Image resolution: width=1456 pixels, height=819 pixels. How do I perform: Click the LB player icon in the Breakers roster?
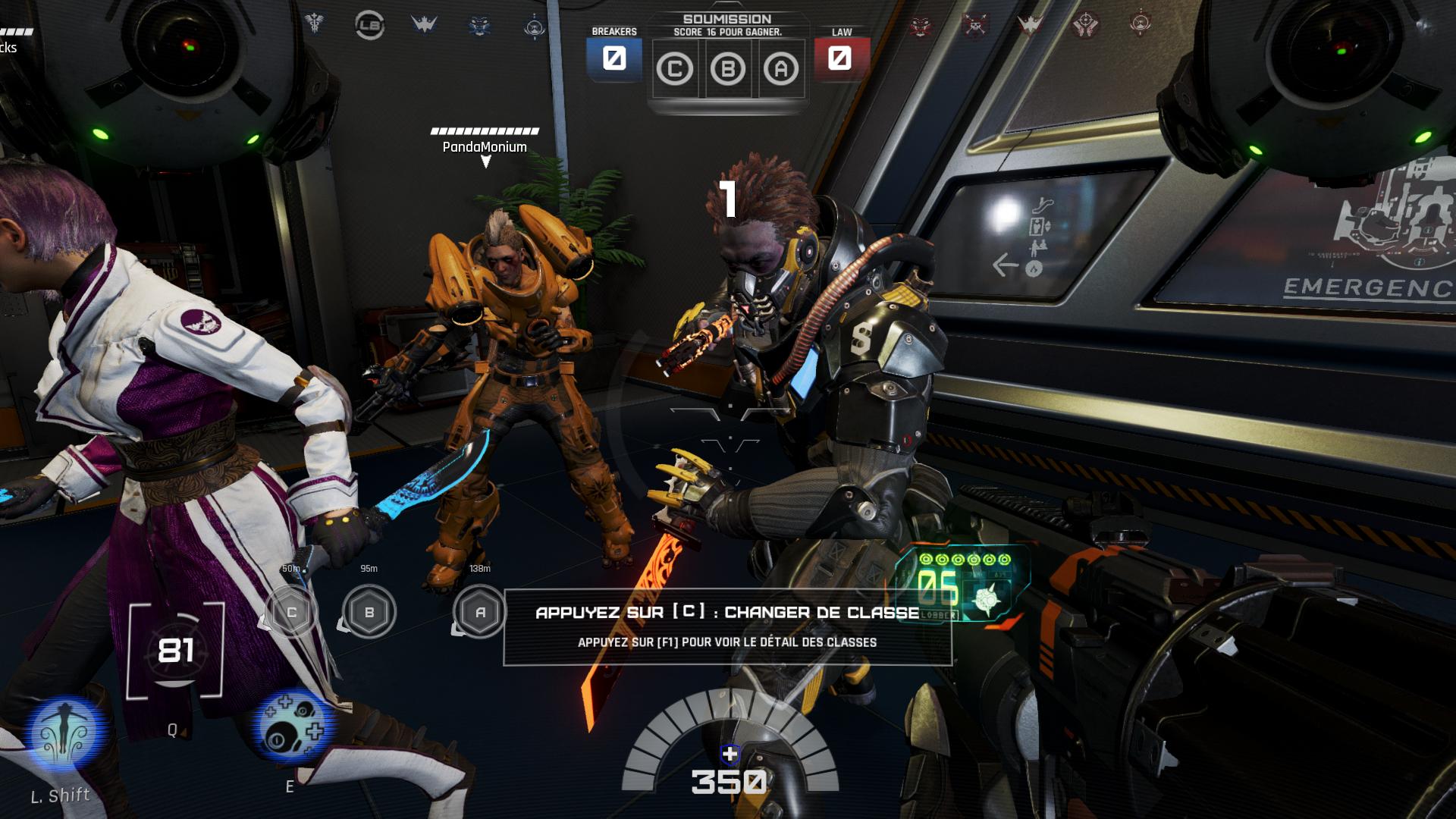(x=369, y=26)
